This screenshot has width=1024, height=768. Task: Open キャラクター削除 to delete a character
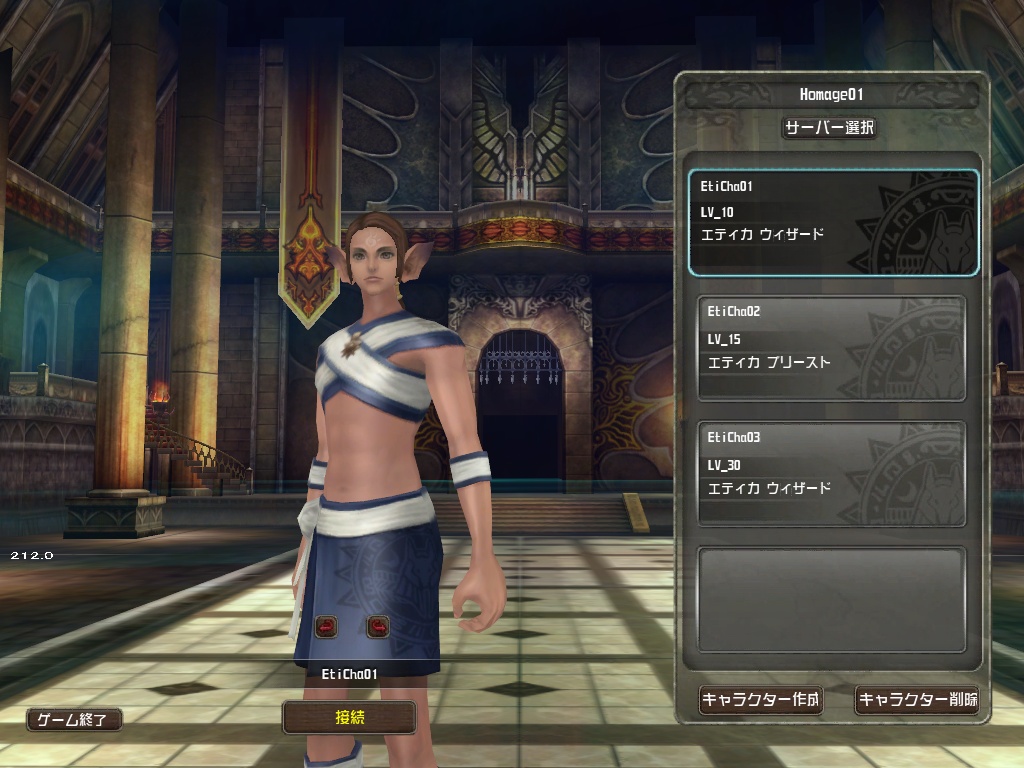[x=917, y=700]
